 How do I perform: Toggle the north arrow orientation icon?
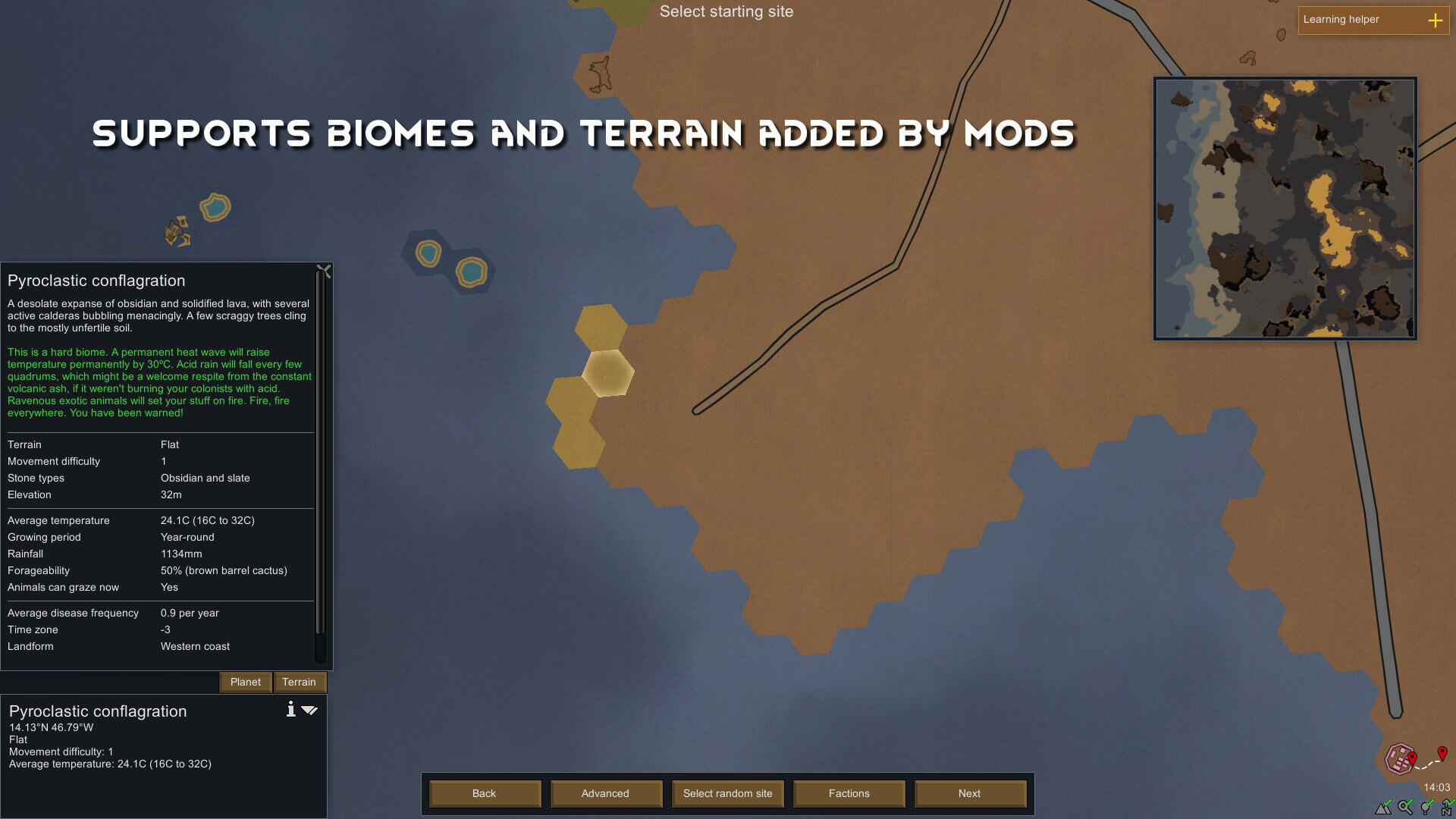click(1448, 808)
